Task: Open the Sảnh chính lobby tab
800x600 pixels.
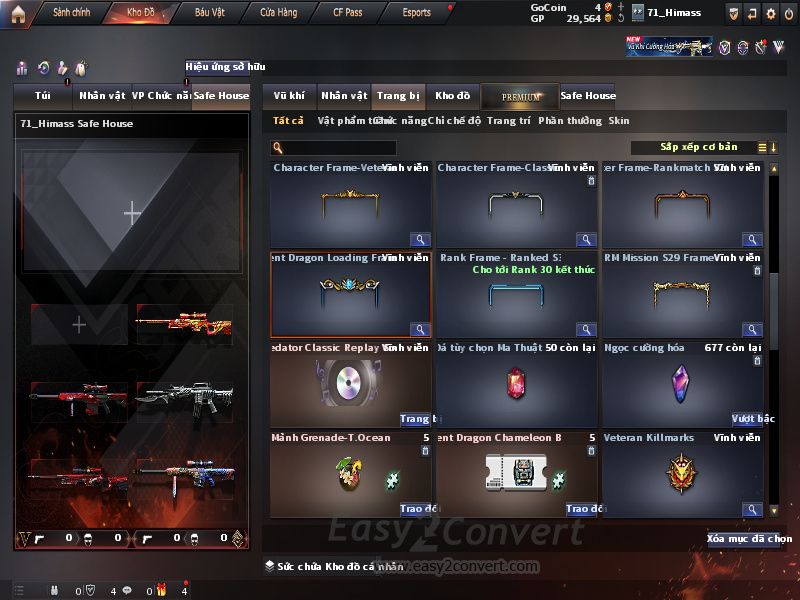Action: 71,13
